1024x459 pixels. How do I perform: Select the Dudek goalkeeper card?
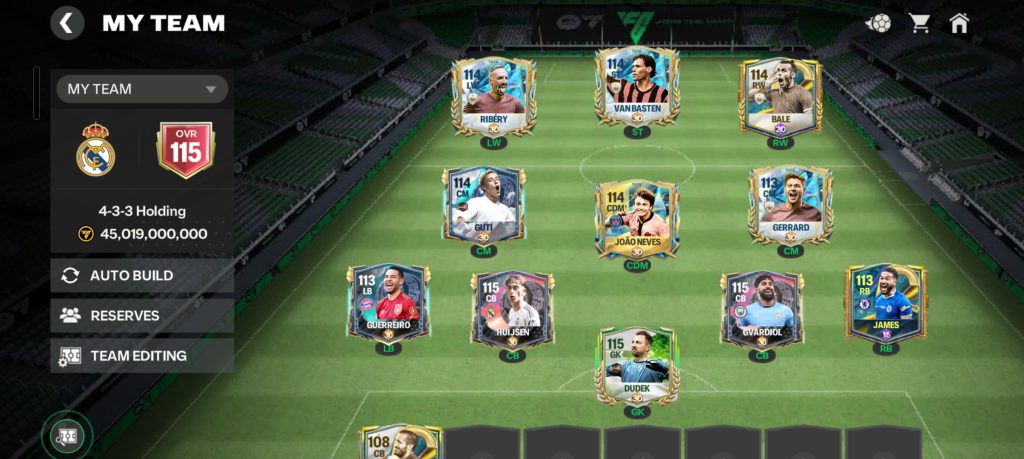pos(636,365)
